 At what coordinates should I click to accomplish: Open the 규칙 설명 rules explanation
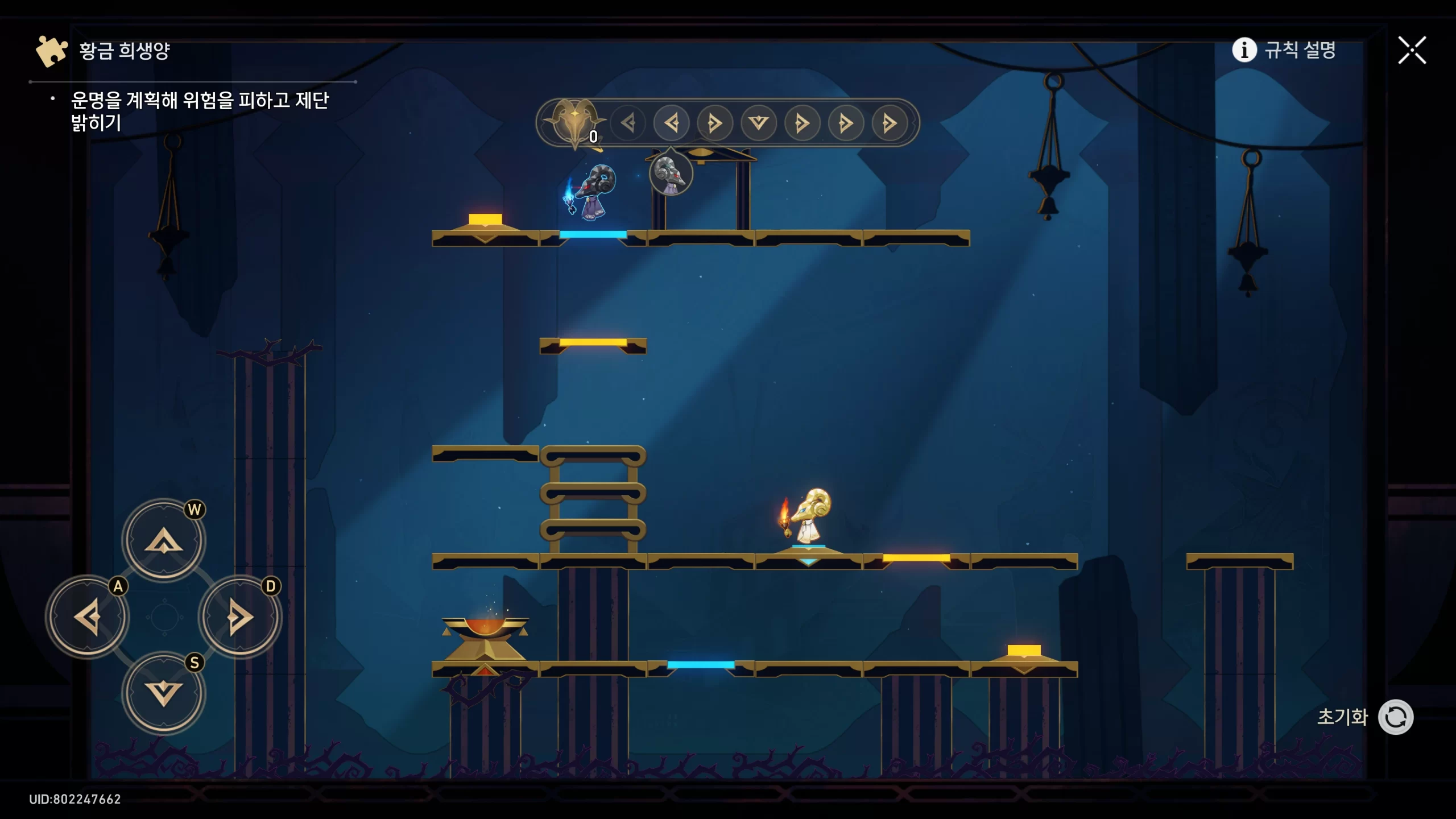pos(1284,50)
